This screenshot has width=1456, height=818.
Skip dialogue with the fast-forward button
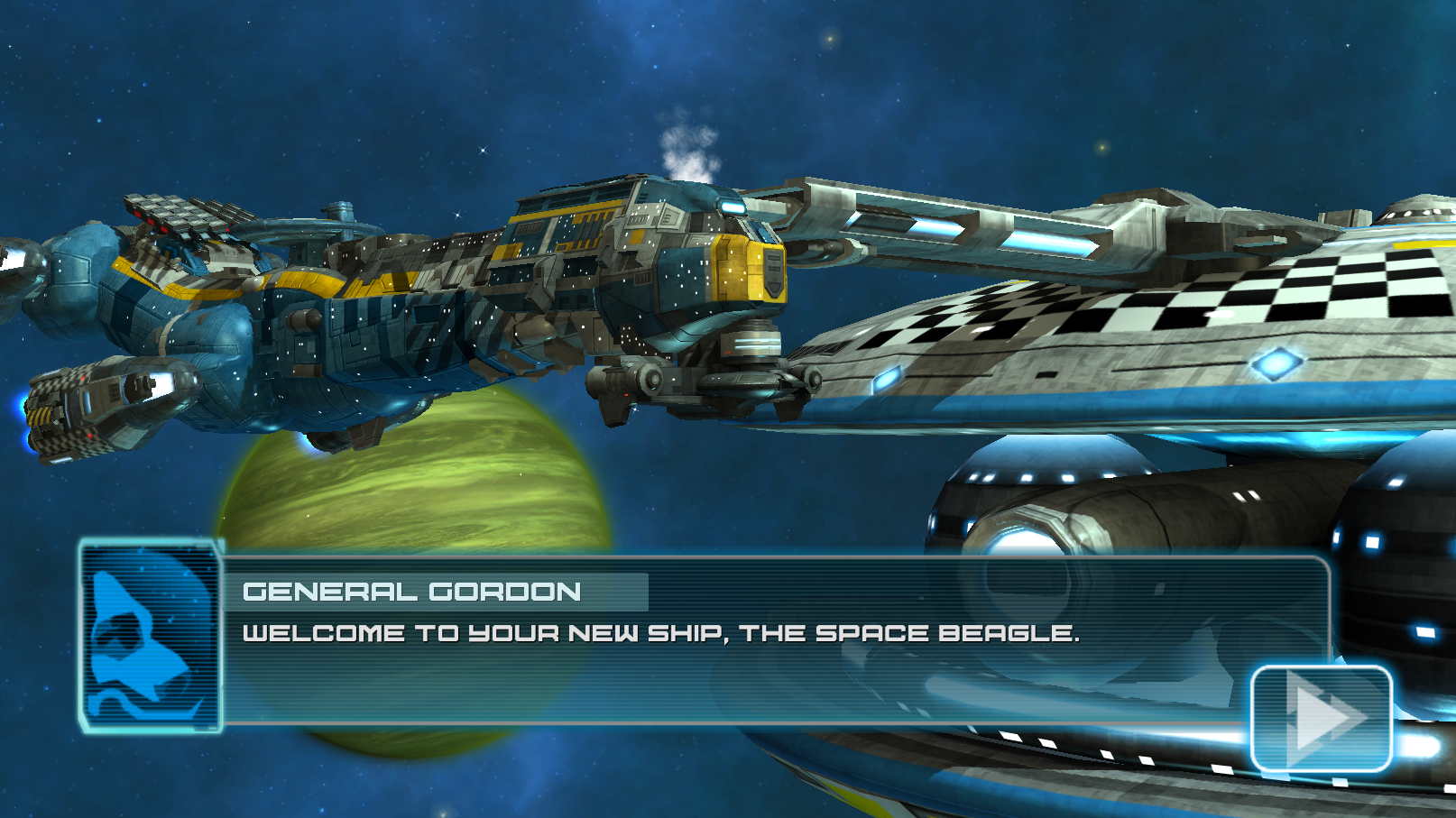(x=1322, y=718)
